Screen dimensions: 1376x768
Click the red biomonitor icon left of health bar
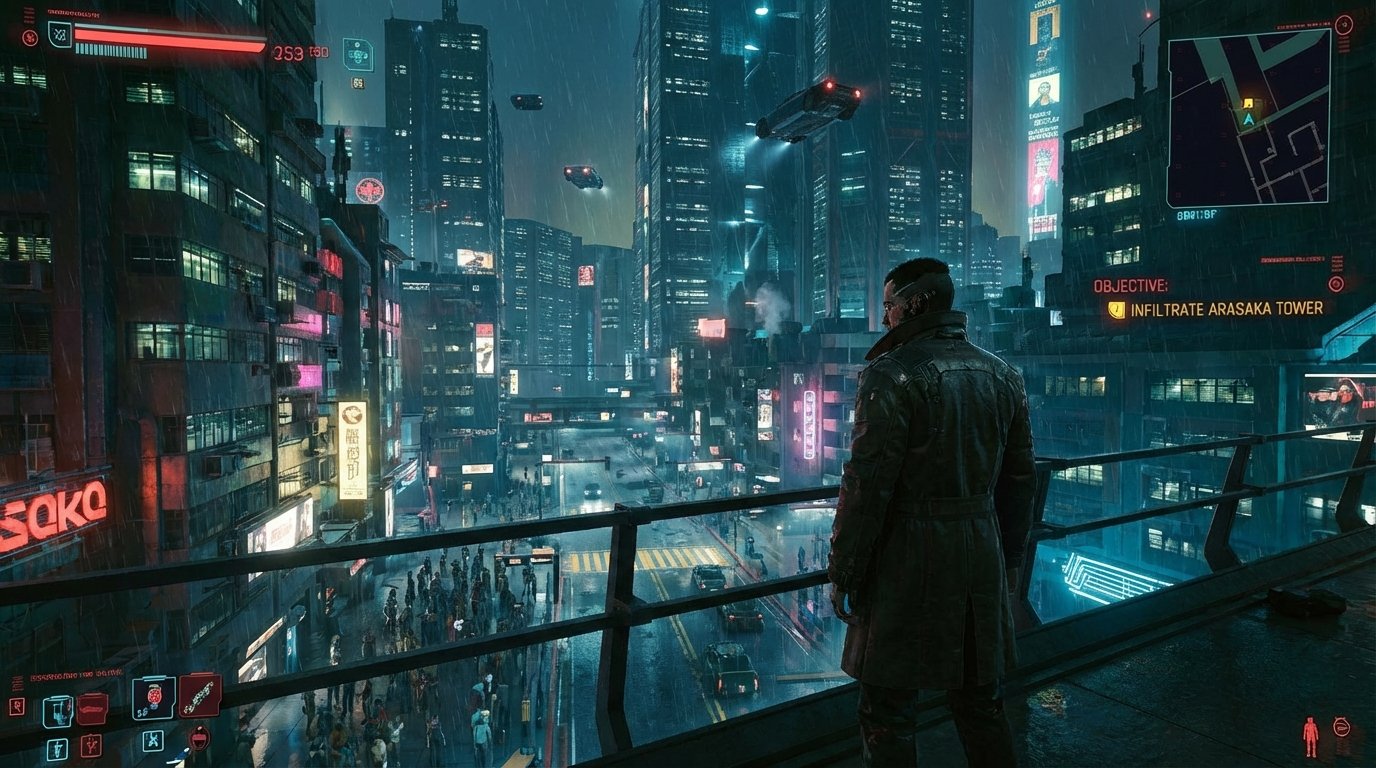[30, 37]
